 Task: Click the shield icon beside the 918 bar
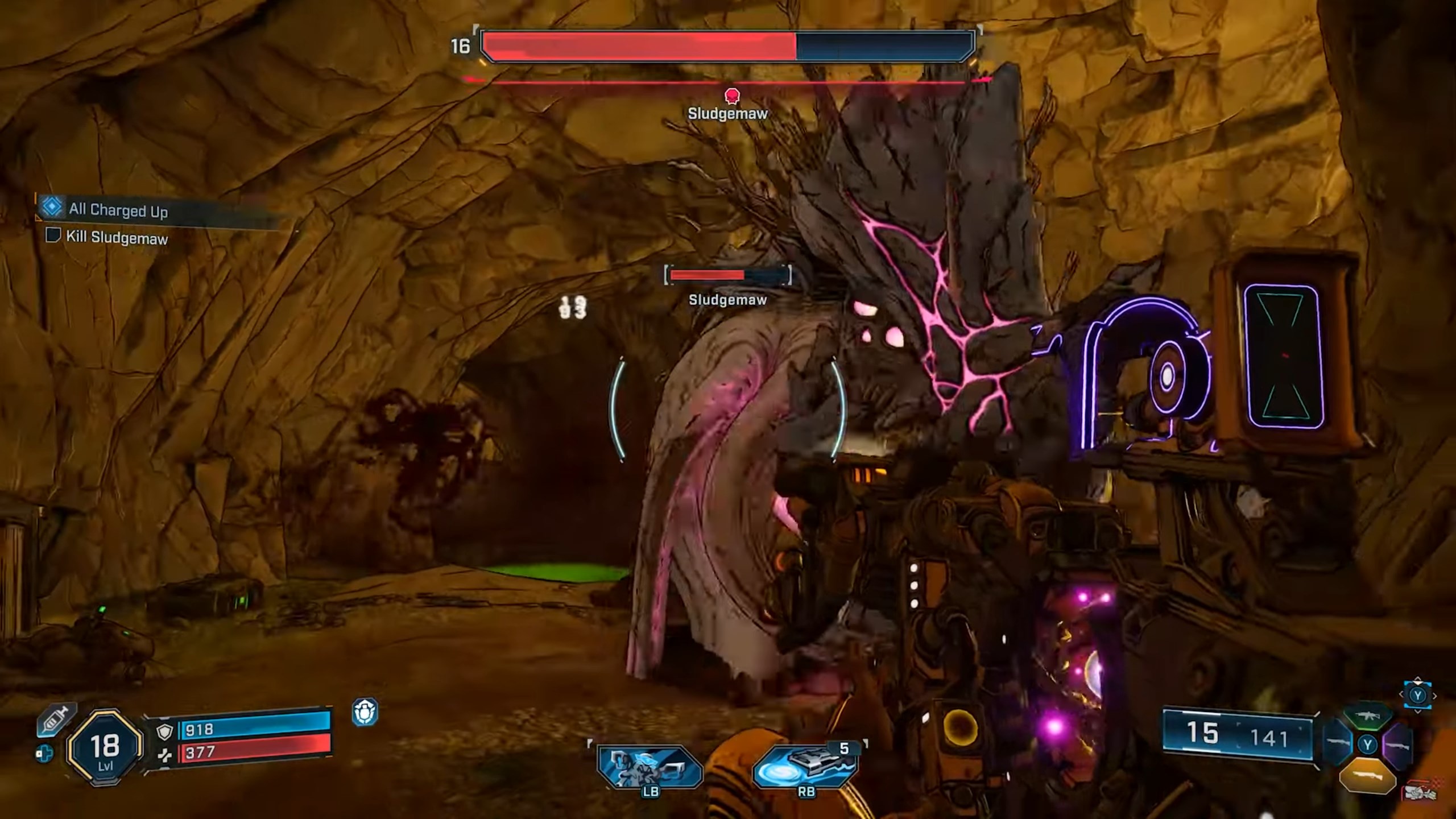(165, 731)
